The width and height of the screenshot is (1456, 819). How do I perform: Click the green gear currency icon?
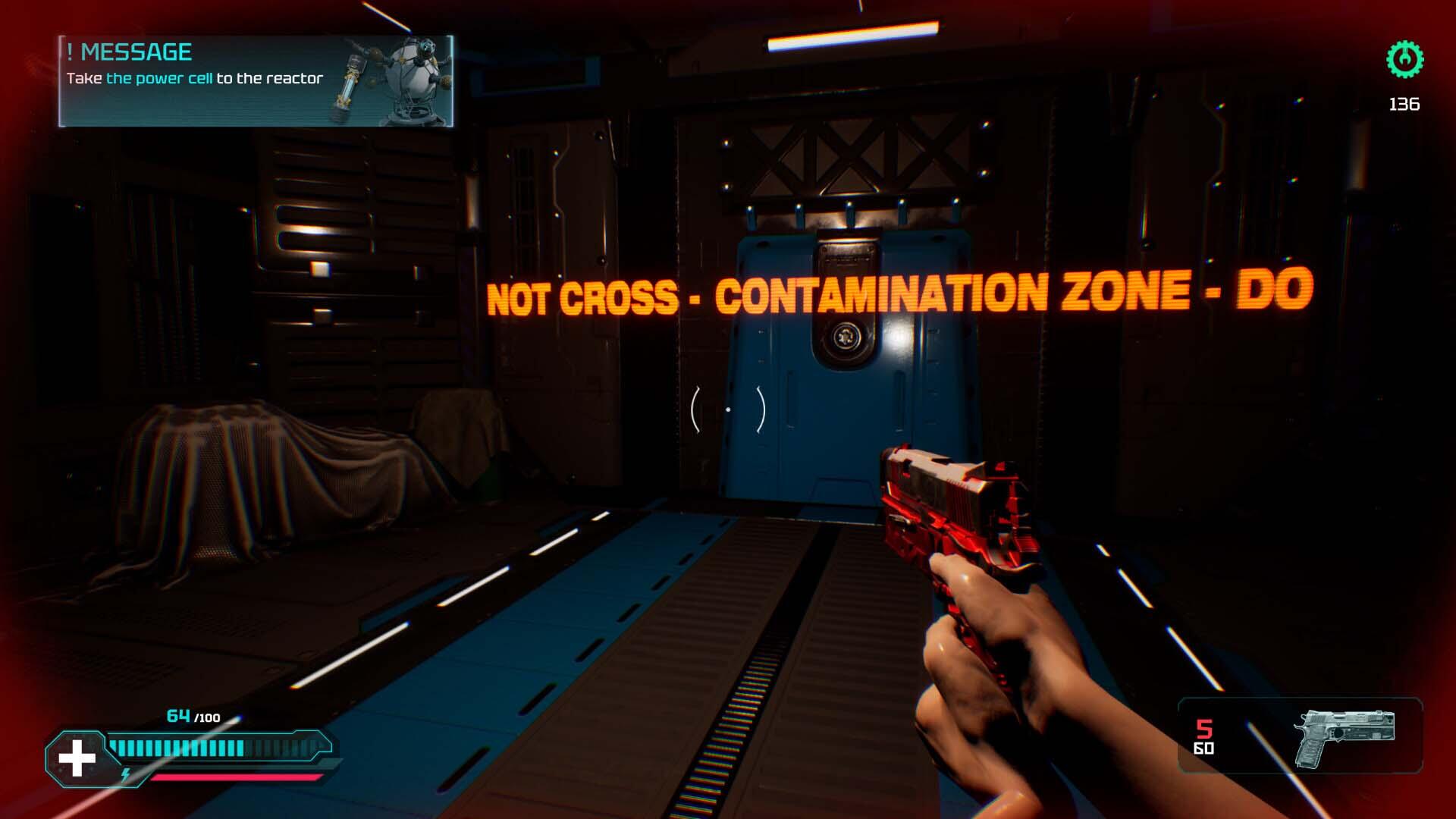(1404, 60)
